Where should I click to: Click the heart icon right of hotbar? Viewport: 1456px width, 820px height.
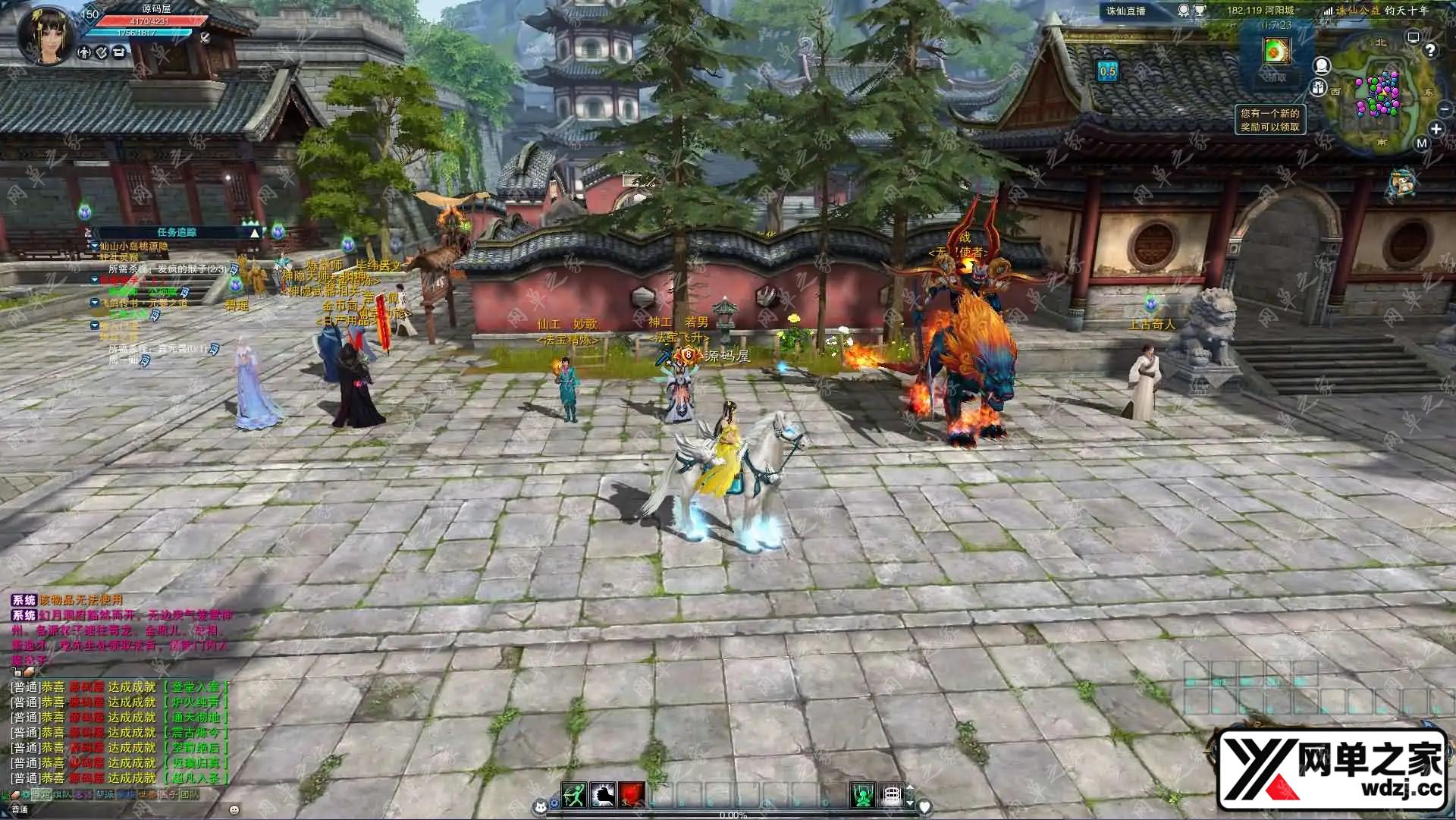click(924, 807)
